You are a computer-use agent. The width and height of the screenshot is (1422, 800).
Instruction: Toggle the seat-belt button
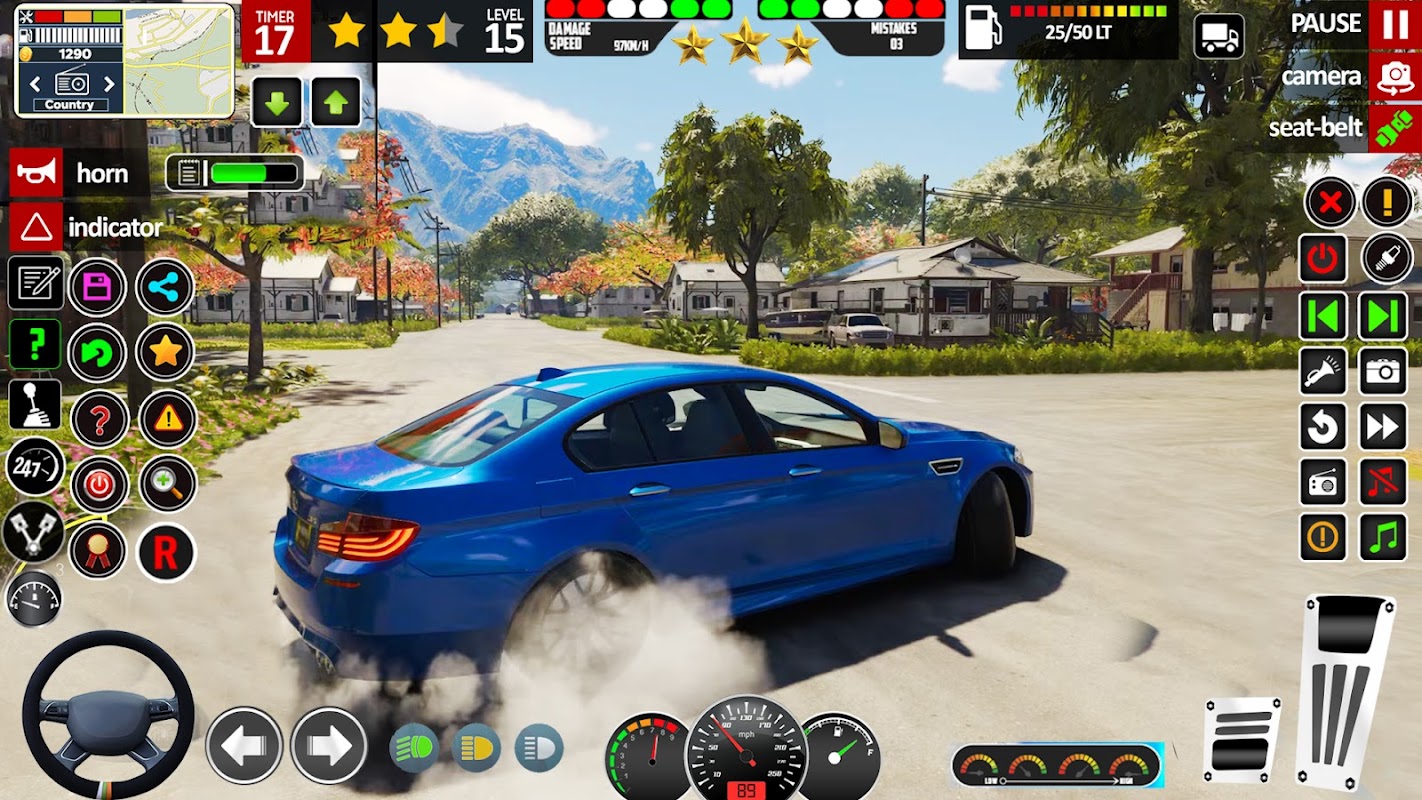[1394, 129]
